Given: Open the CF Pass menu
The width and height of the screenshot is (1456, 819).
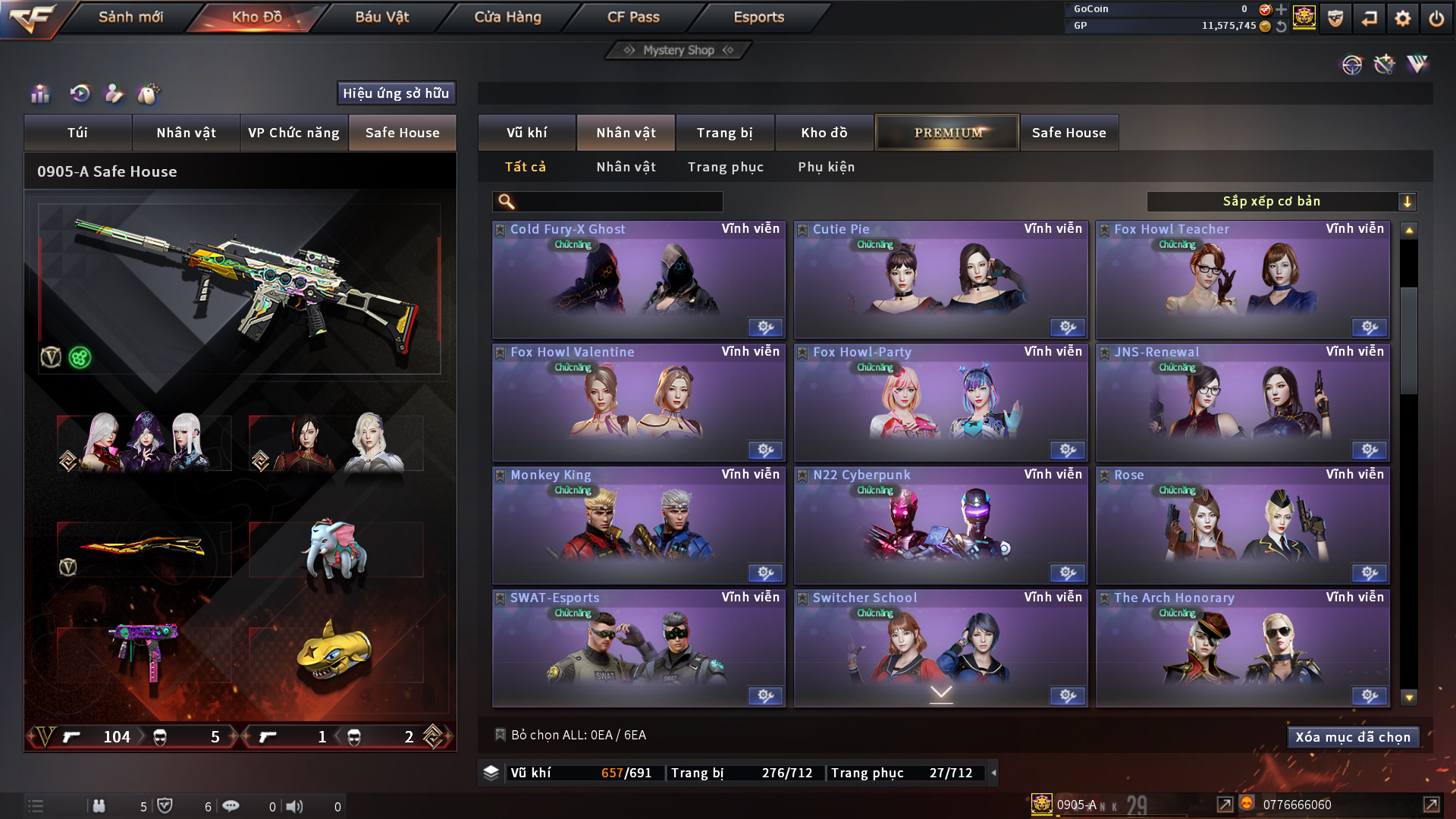Looking at the screenshot, I should (633, 17).
